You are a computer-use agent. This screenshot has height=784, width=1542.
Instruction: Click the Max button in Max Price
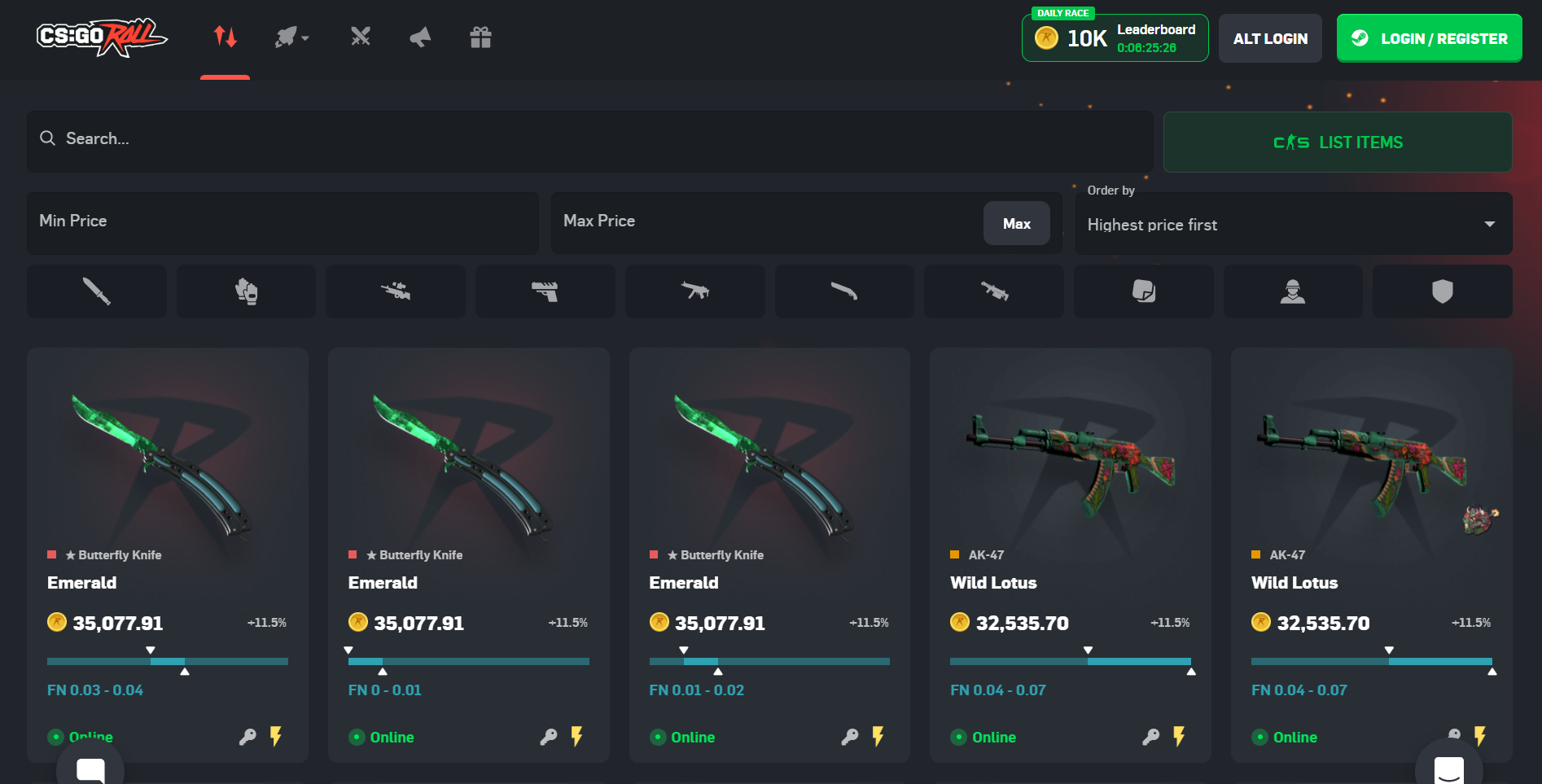[x=1016, y=224]
